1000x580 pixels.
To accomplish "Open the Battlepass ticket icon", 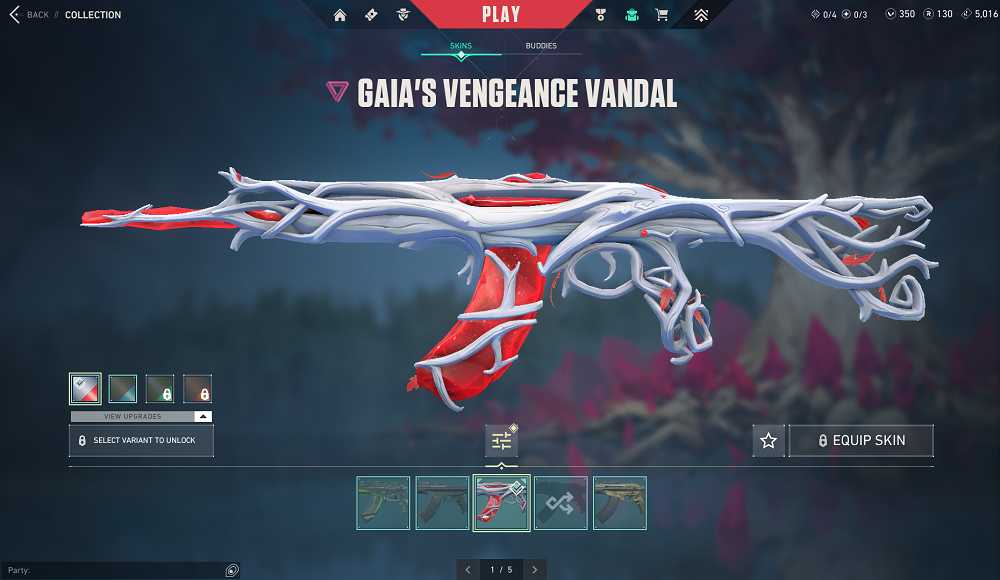I will tap(371, 15).
